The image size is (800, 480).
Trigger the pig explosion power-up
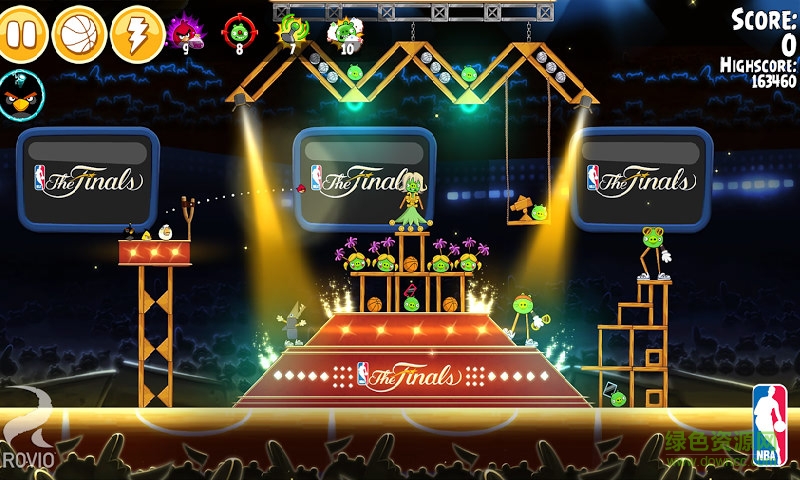tap(345, 32)
